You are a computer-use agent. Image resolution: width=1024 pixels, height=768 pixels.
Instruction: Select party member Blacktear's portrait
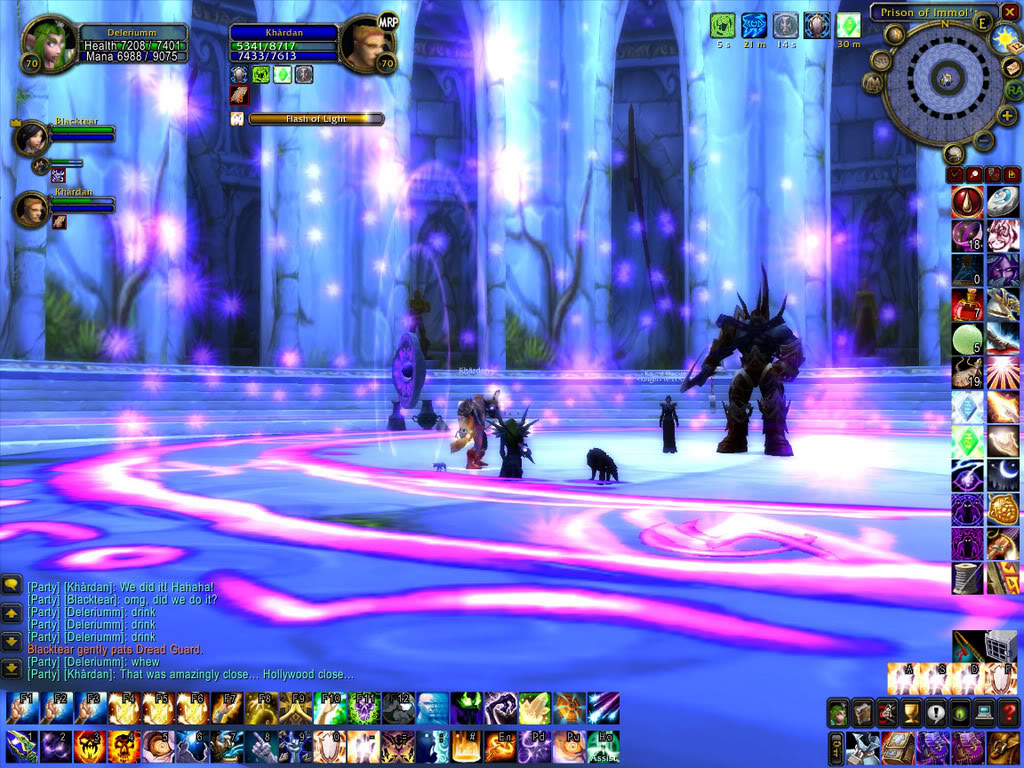click(x=32, y=137)
